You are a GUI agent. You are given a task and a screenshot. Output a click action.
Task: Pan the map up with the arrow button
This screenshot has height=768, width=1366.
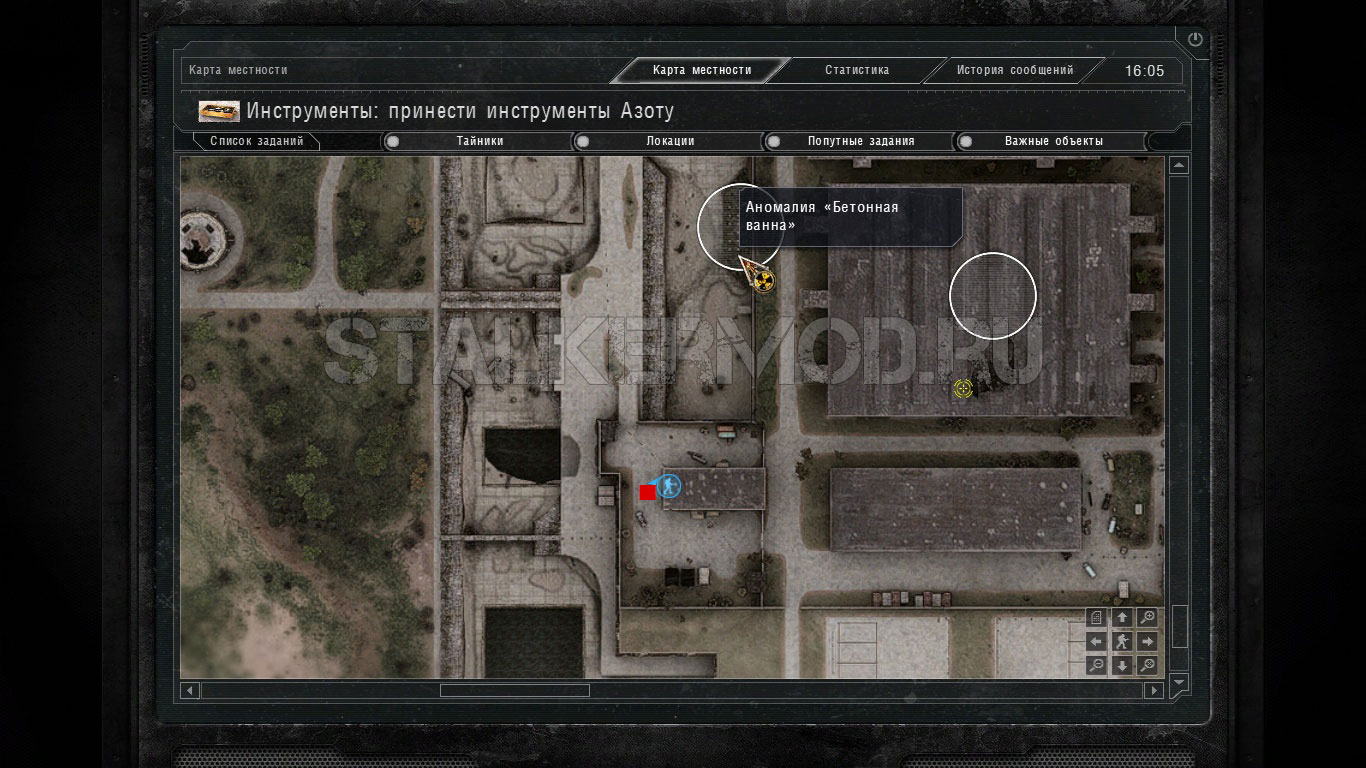click(x=1122, y=618)
